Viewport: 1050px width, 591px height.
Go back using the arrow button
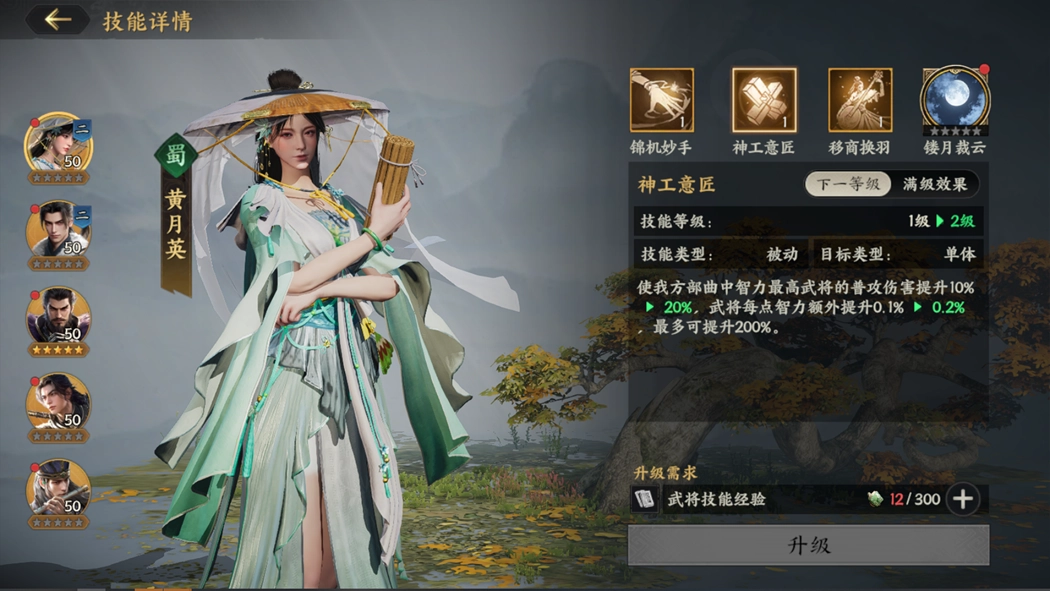[x=58, y=20]
